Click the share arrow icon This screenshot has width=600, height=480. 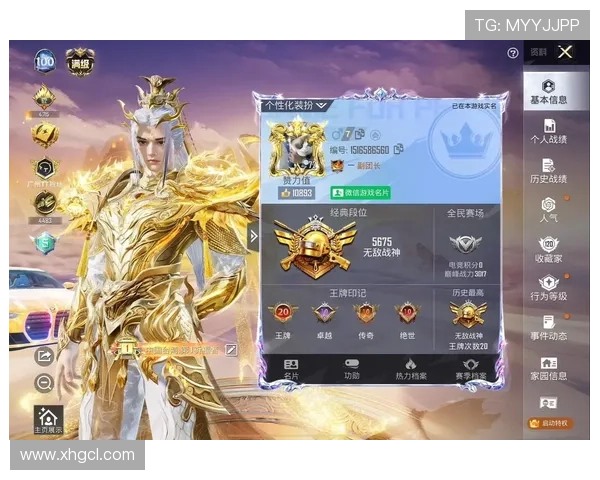(44, 355)
